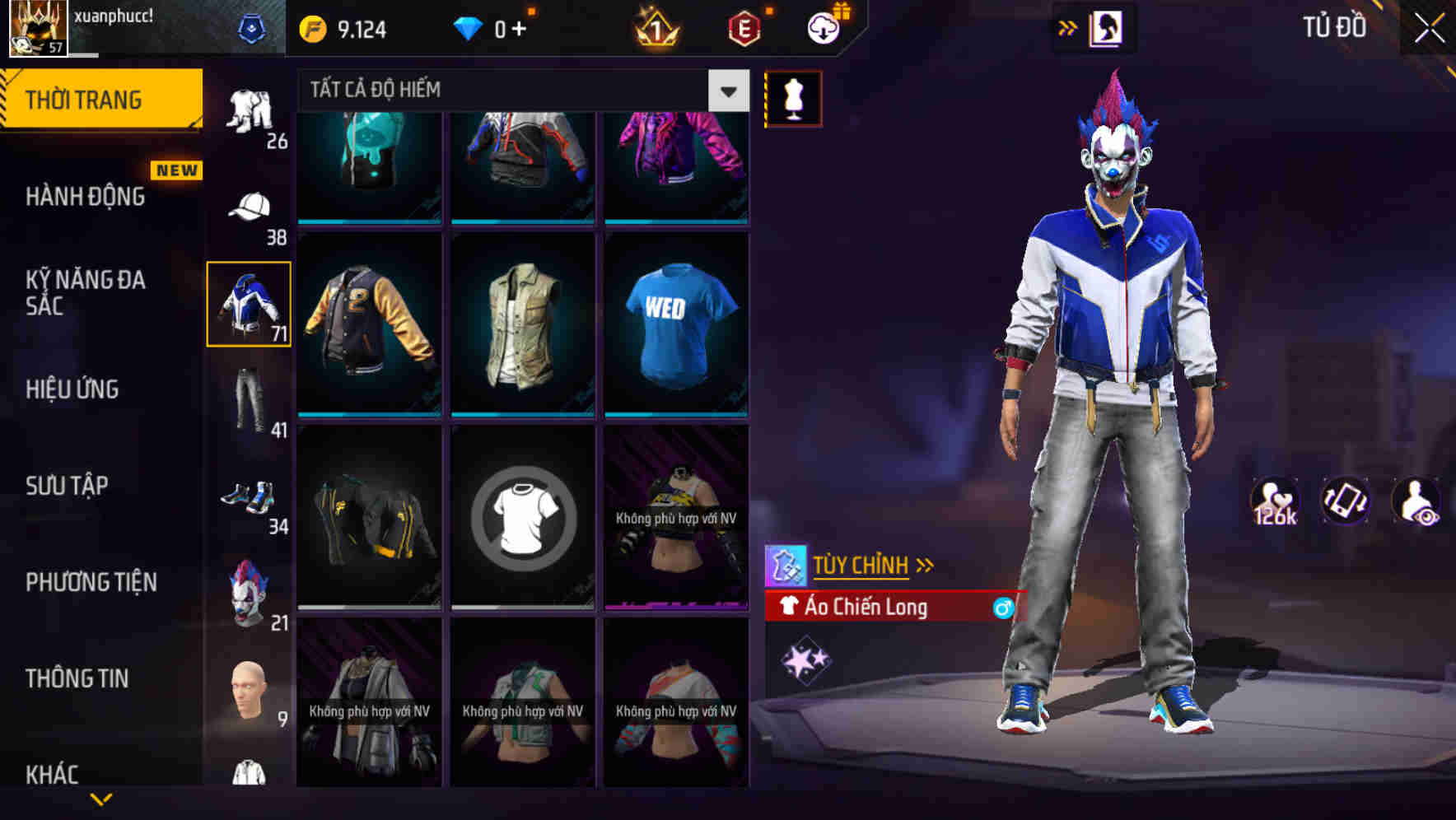Open the pants category with 41 items
This screenshot has width=1456, height=820.
[x=249, y=401]
